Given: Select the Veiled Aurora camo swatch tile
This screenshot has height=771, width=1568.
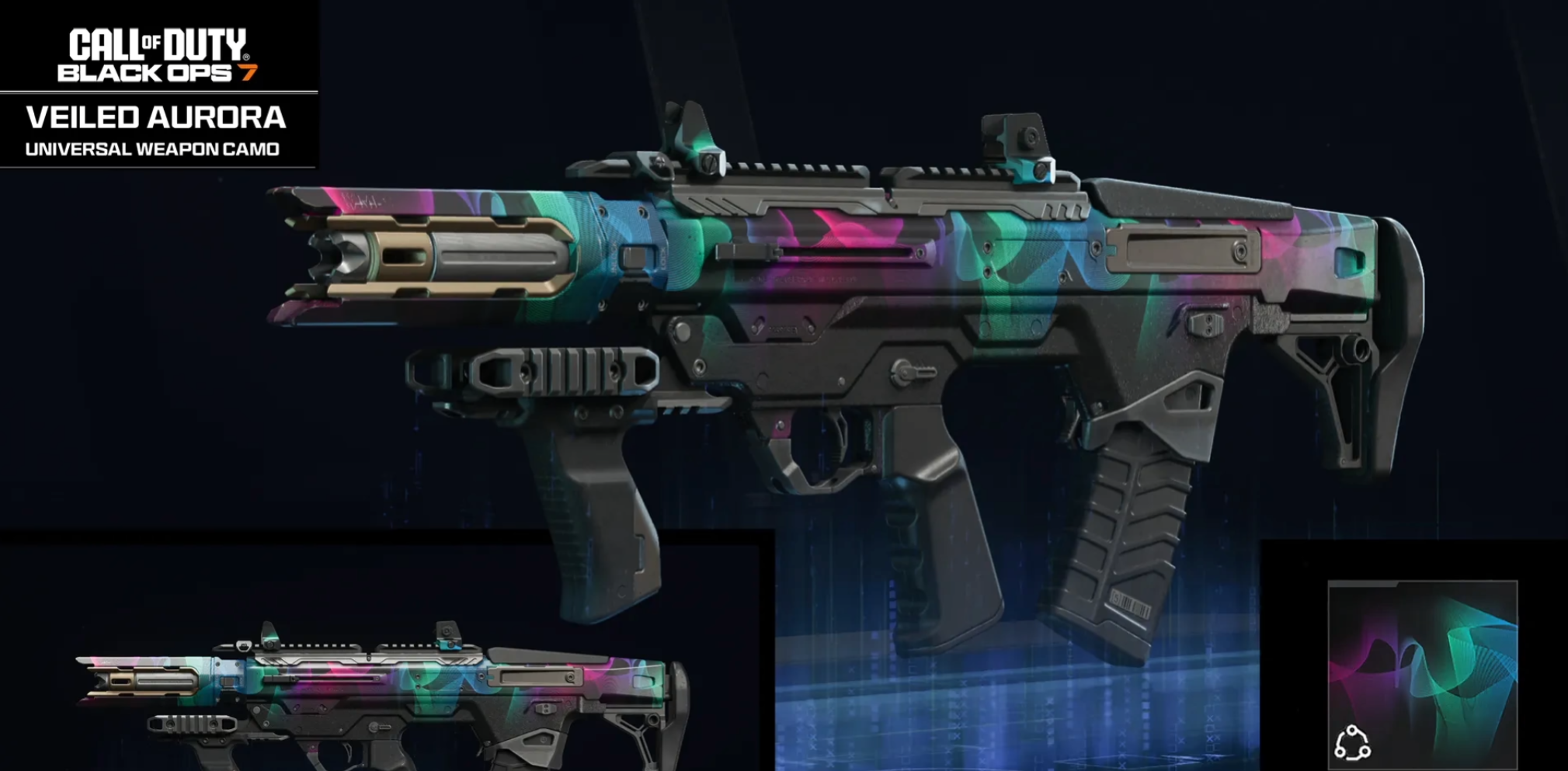Looking at the screenshot, I should click(1422, 673).
